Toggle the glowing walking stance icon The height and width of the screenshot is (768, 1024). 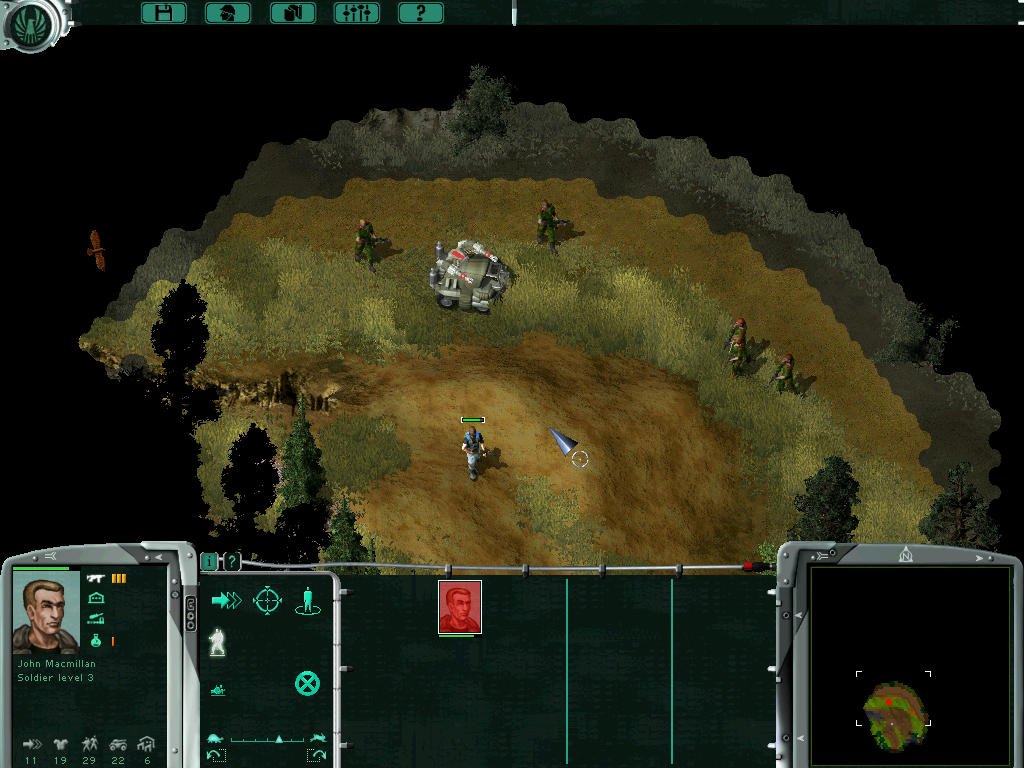(x=216, y=643)
